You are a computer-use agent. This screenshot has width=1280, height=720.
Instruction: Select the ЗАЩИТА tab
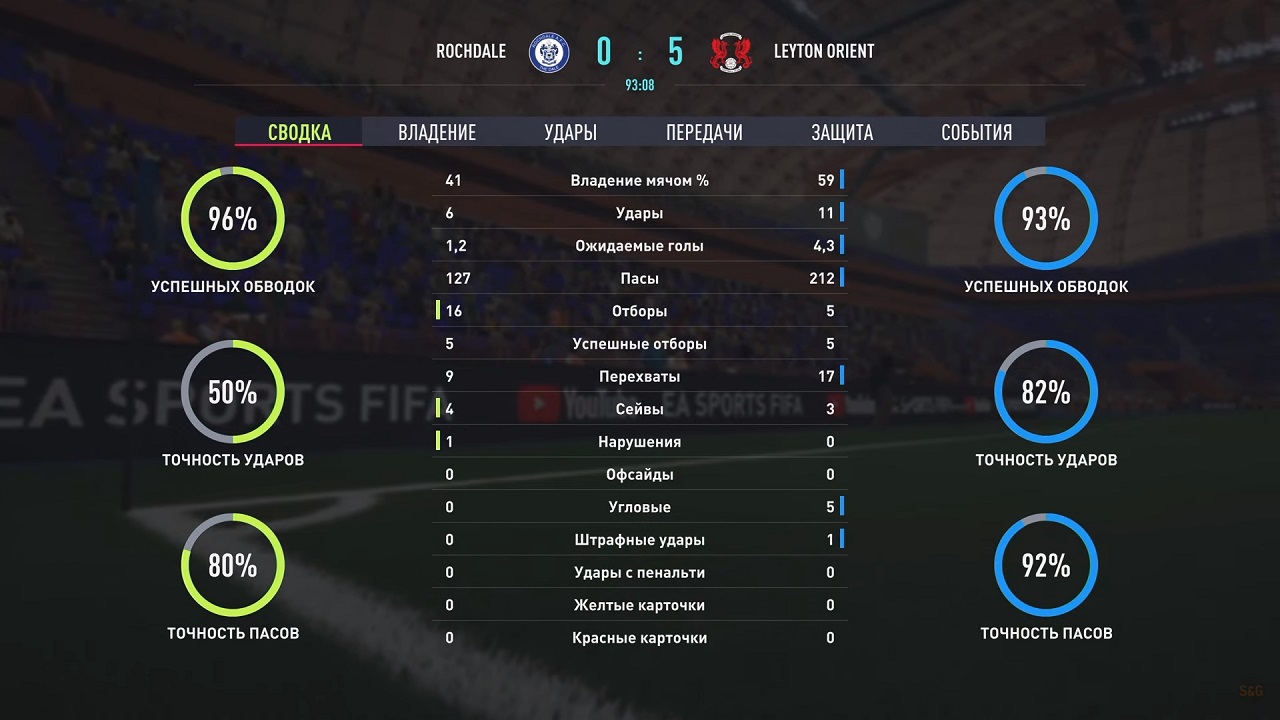point(841,131)
